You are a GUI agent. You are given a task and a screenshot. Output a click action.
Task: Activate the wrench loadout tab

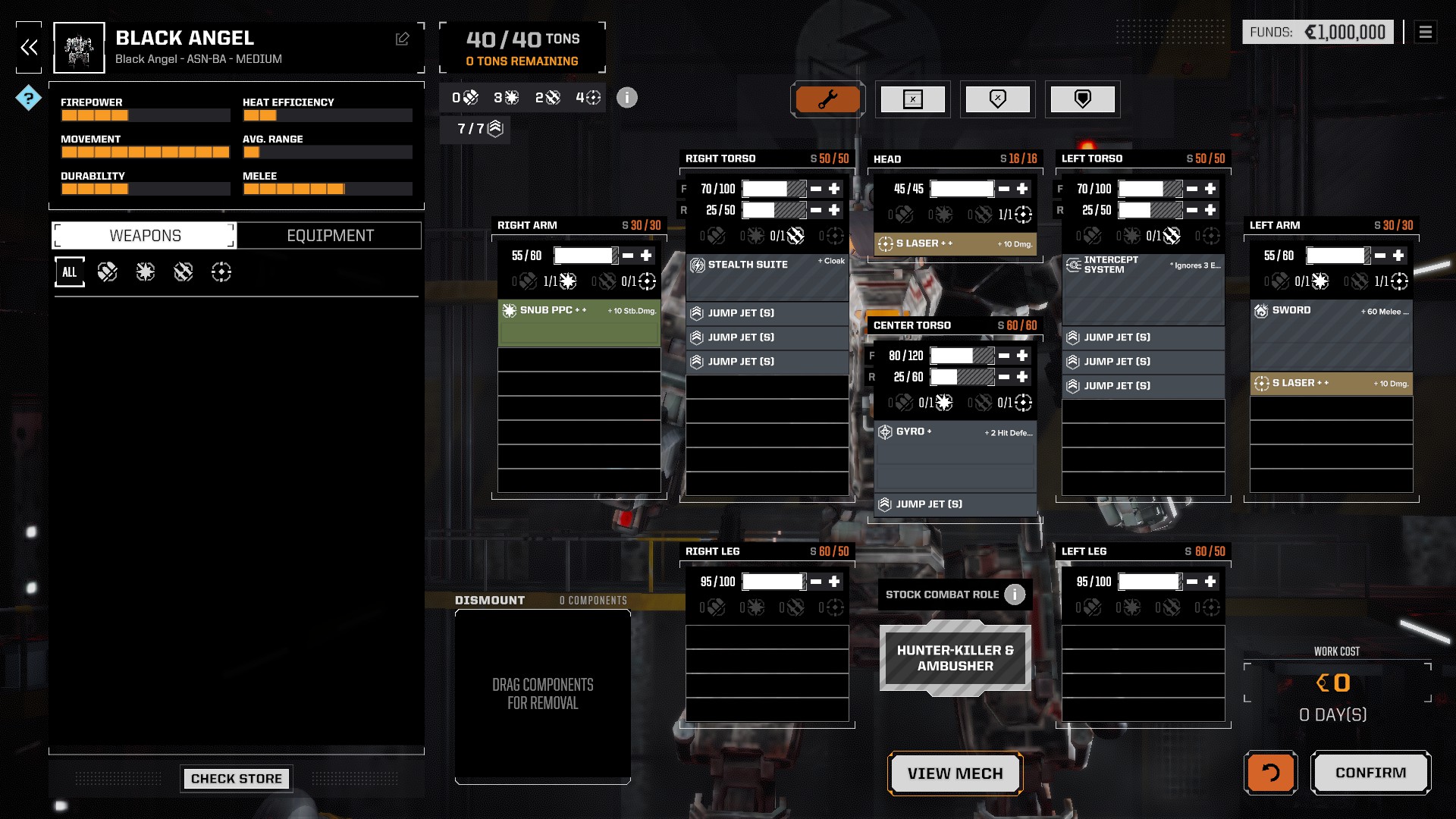827,99
